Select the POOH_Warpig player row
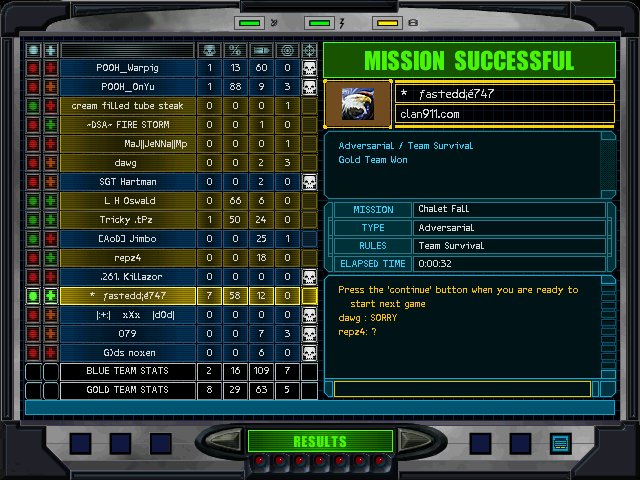 point(127,67)
